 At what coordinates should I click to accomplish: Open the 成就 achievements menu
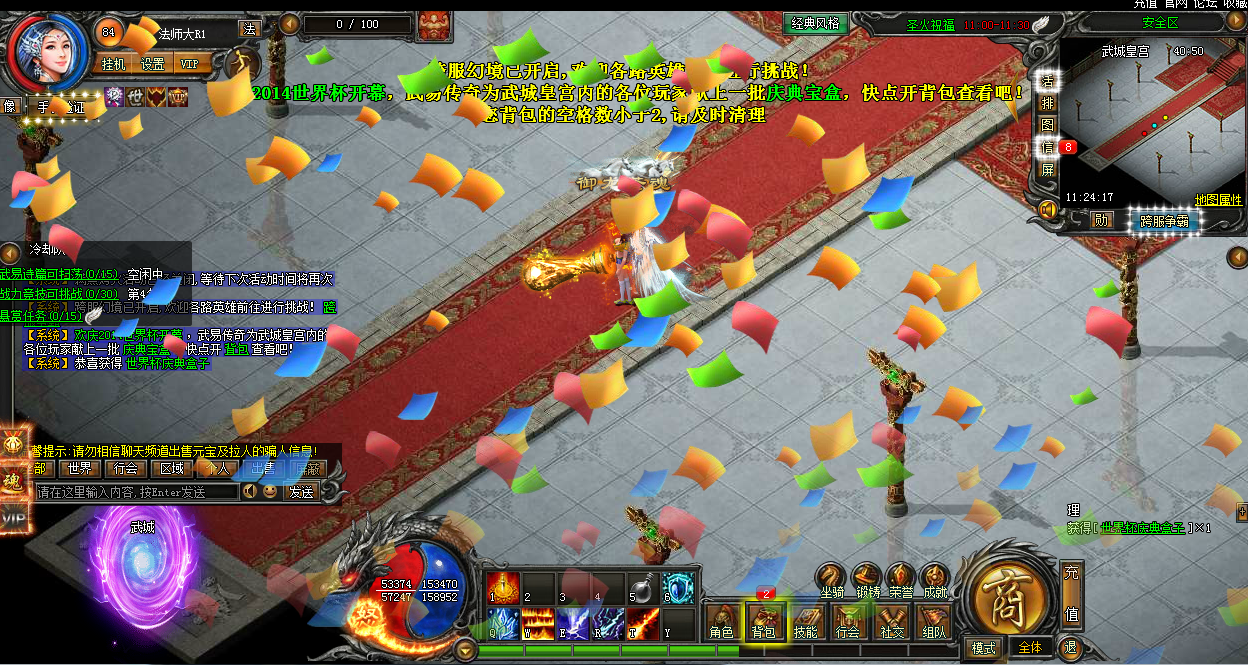tap(934, 579)
